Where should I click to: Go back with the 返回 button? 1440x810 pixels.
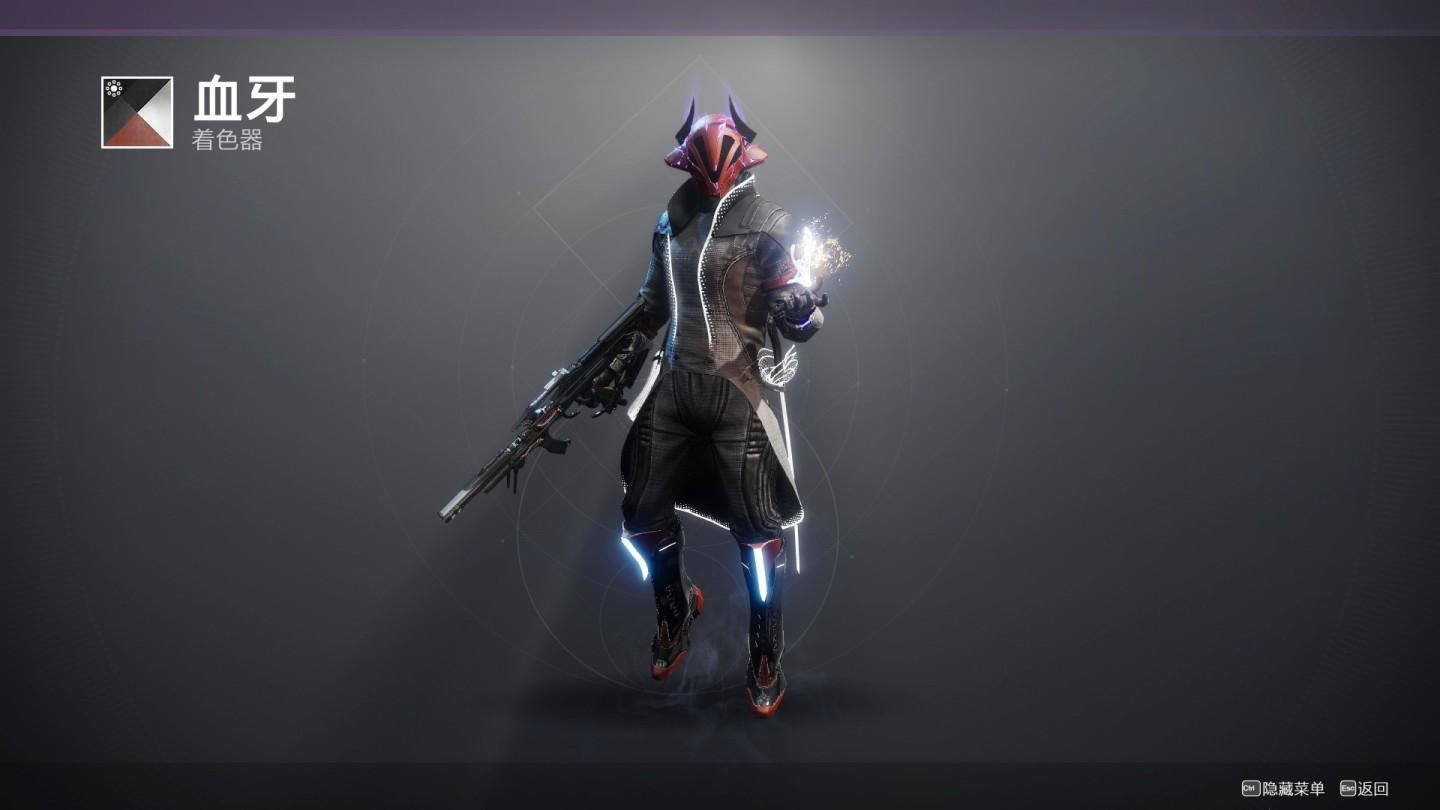[x=1365, y=789]
